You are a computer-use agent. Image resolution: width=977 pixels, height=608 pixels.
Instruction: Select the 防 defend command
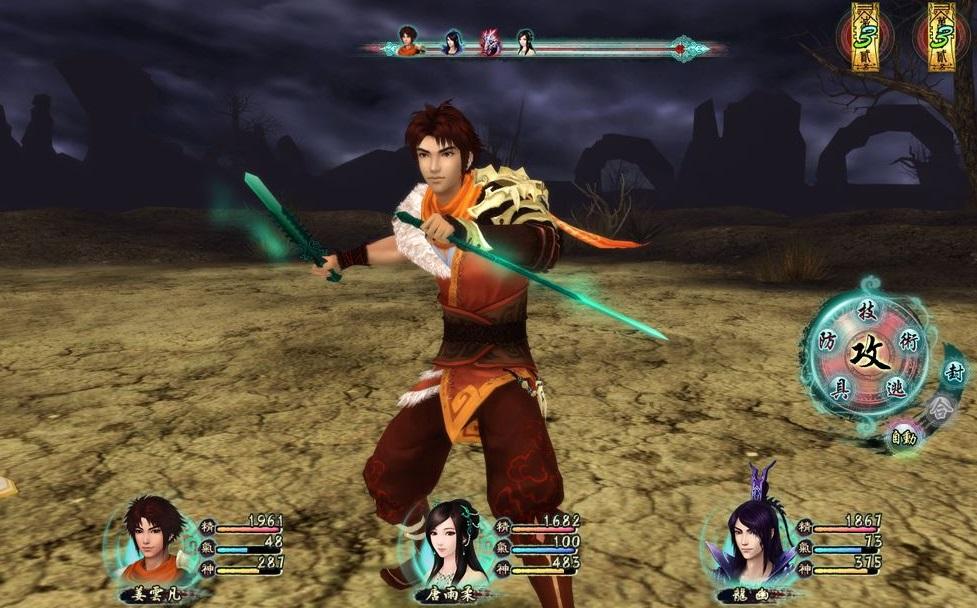pos(827,341)
